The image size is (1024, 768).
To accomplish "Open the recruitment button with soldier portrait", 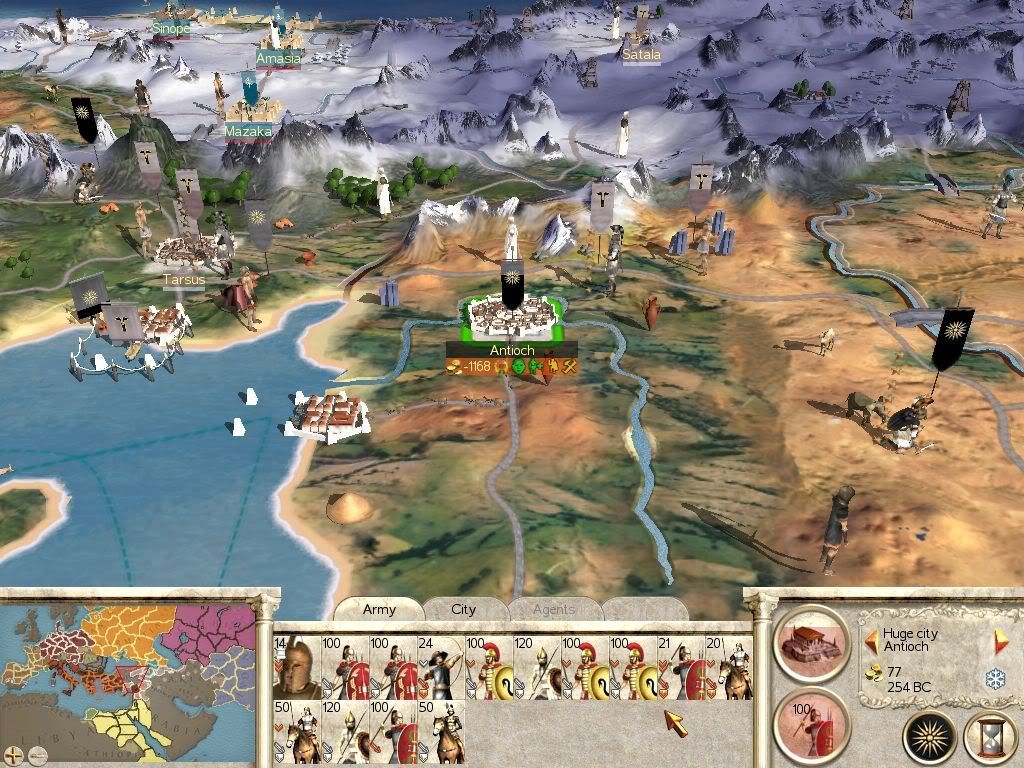I will tap(811, 720).
